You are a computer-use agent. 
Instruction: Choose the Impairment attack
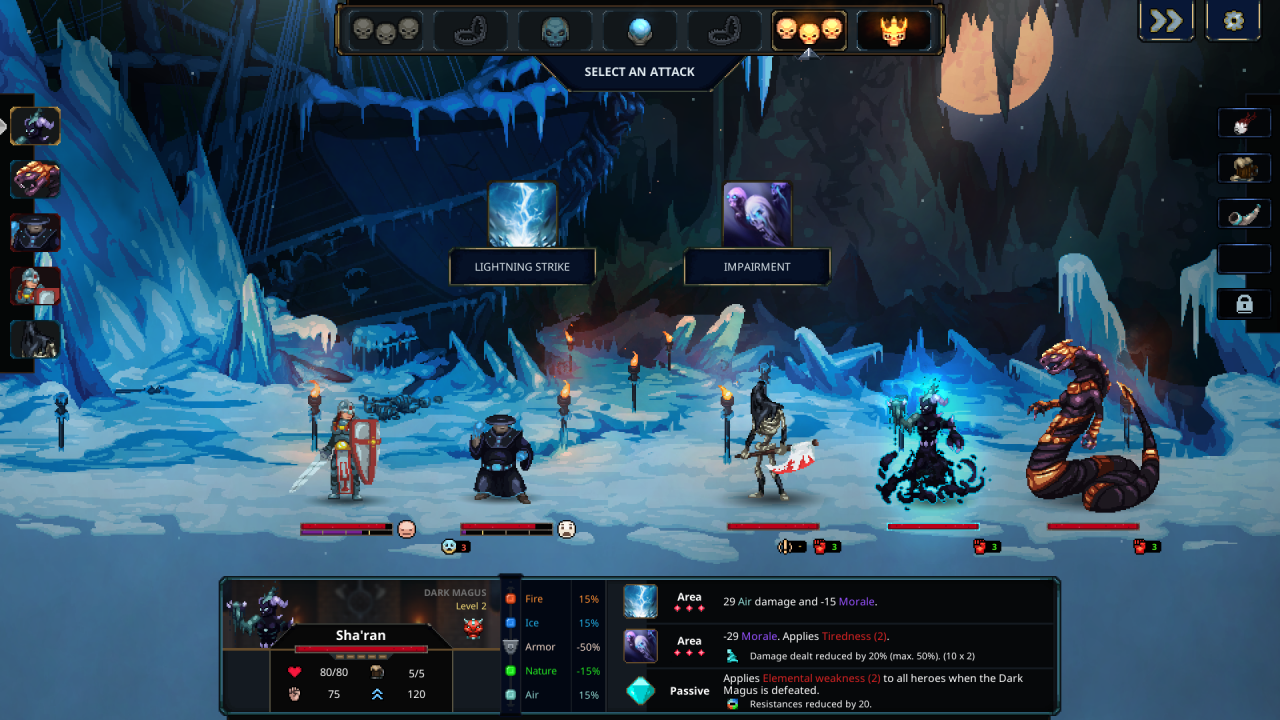point(757,215)
